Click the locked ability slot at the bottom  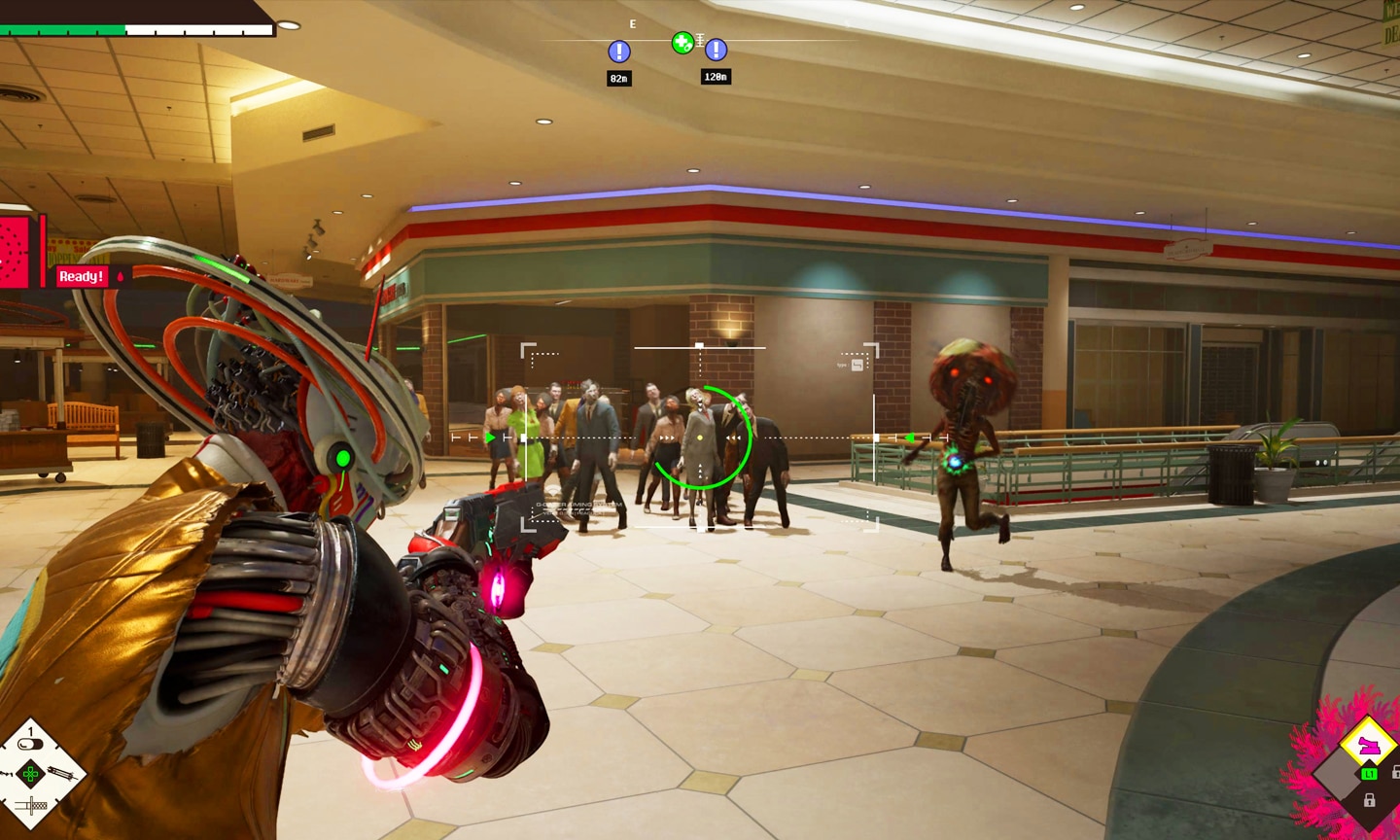click(x=1369, y=800)
